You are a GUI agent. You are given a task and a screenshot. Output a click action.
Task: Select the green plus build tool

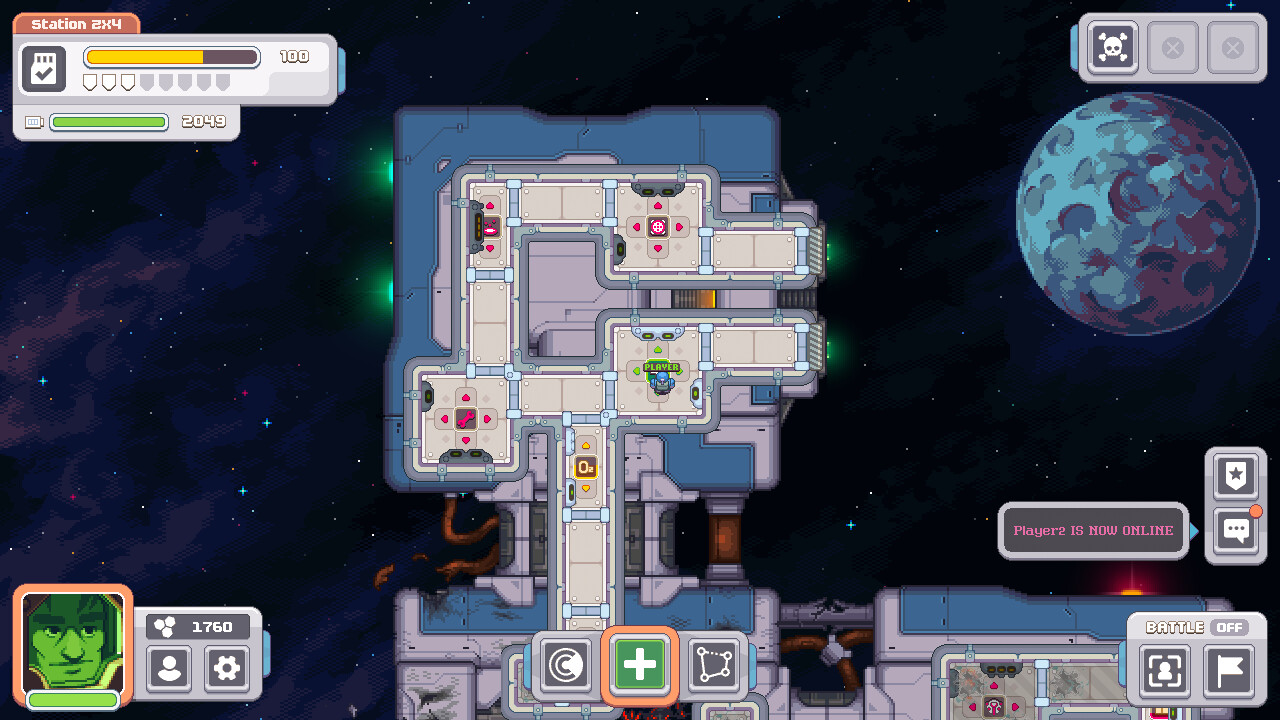640,665
